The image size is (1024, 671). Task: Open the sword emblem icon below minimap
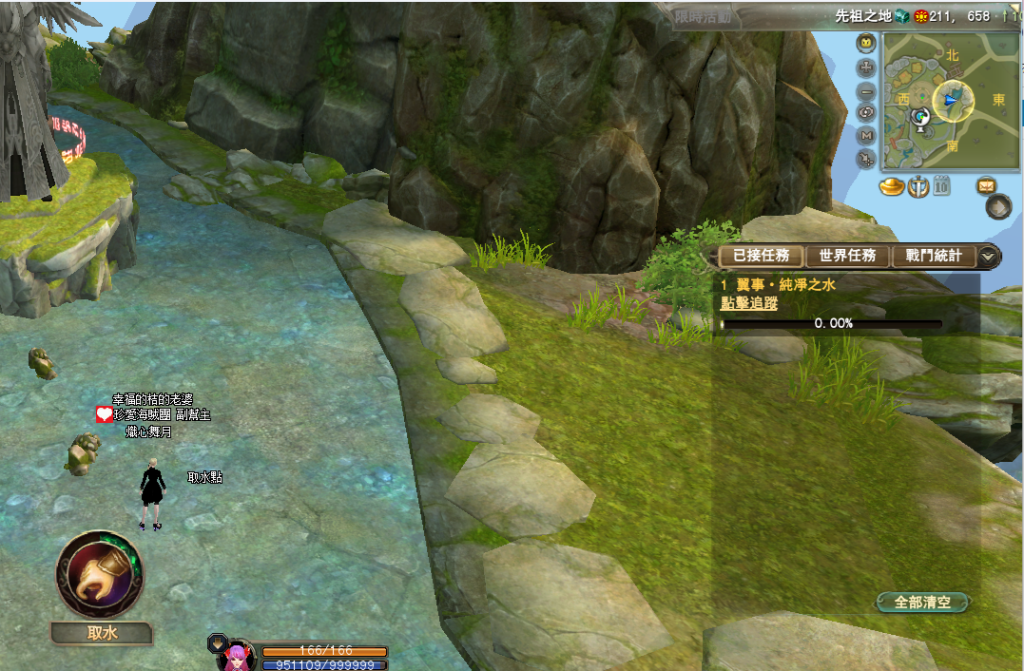(x=918, y=185)
